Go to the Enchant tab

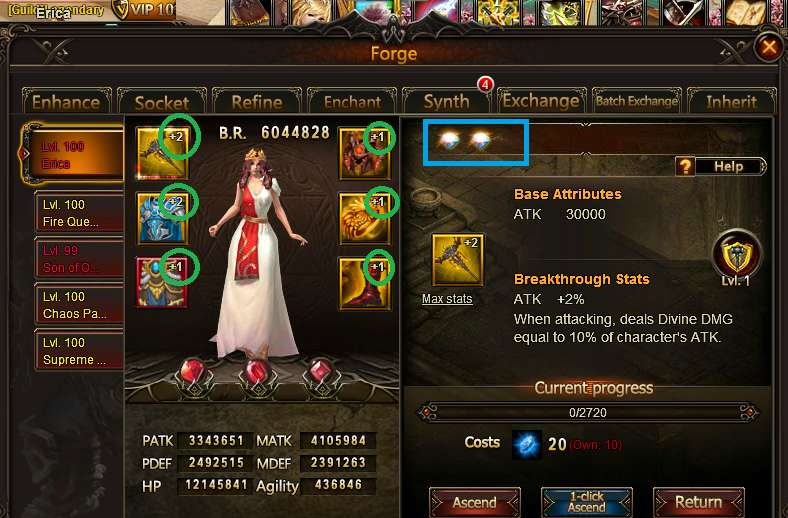point(352,101)
